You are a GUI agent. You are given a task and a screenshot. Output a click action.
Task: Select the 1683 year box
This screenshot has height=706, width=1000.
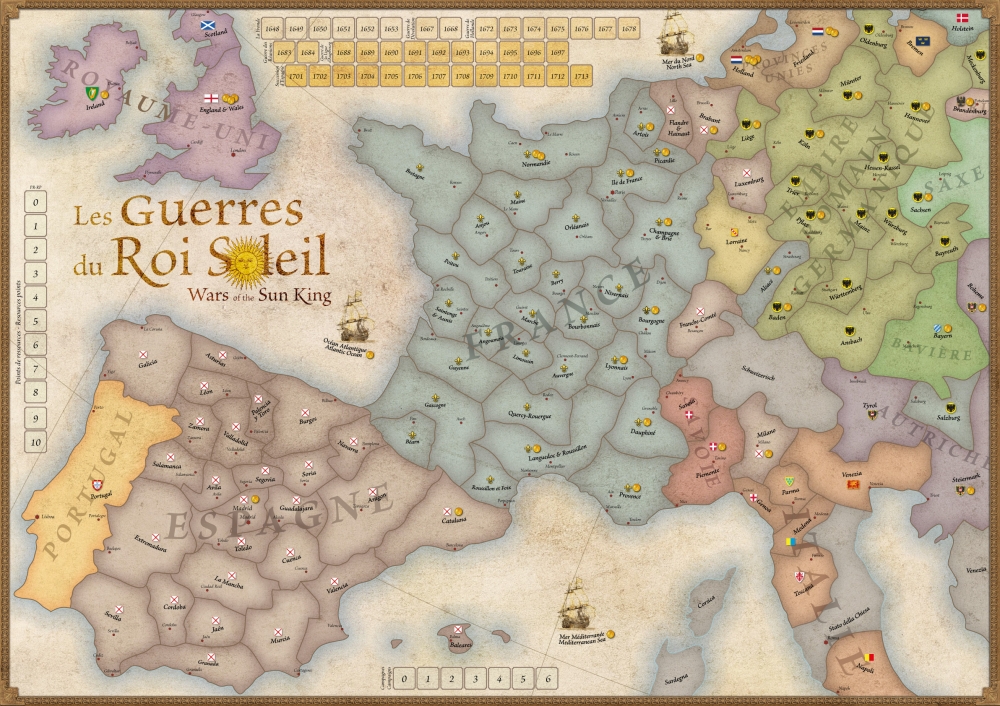(285, 52)
